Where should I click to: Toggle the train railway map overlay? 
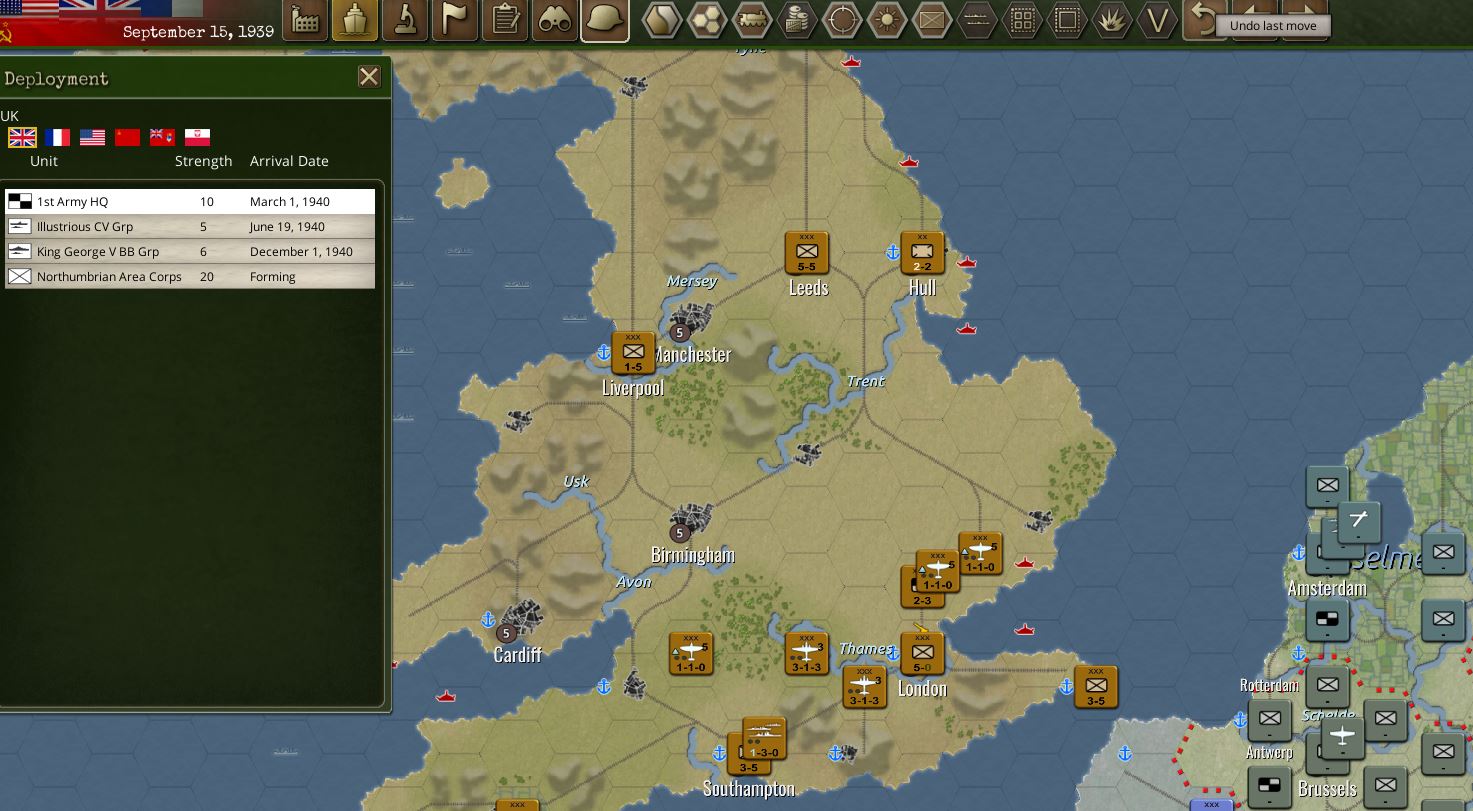coord(751,20)
